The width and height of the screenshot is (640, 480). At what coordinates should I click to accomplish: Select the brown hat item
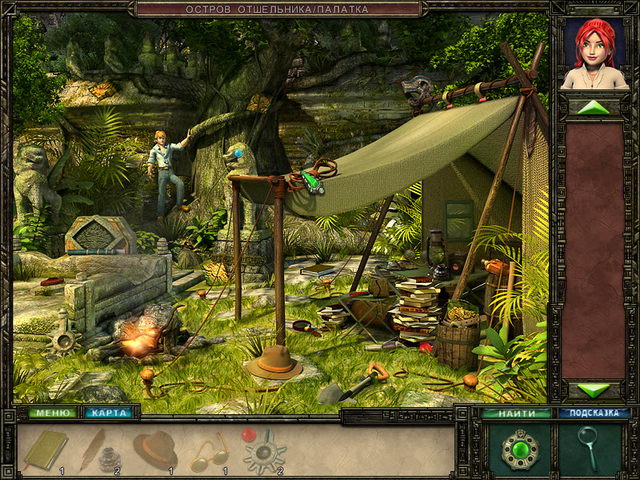(155, 449)
